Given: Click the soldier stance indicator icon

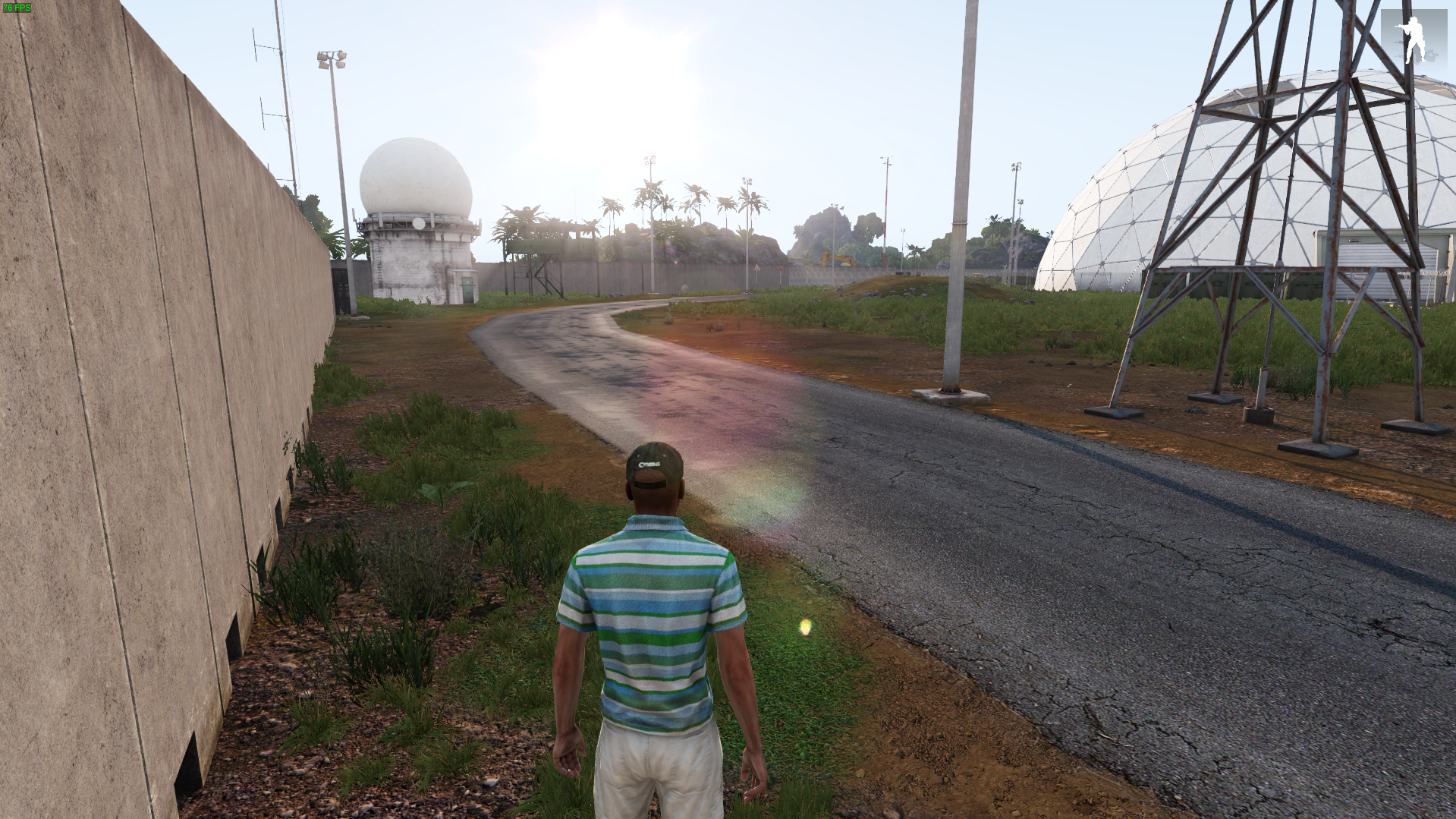Looking at the screenshot, I should click(x=1413, y=38).
